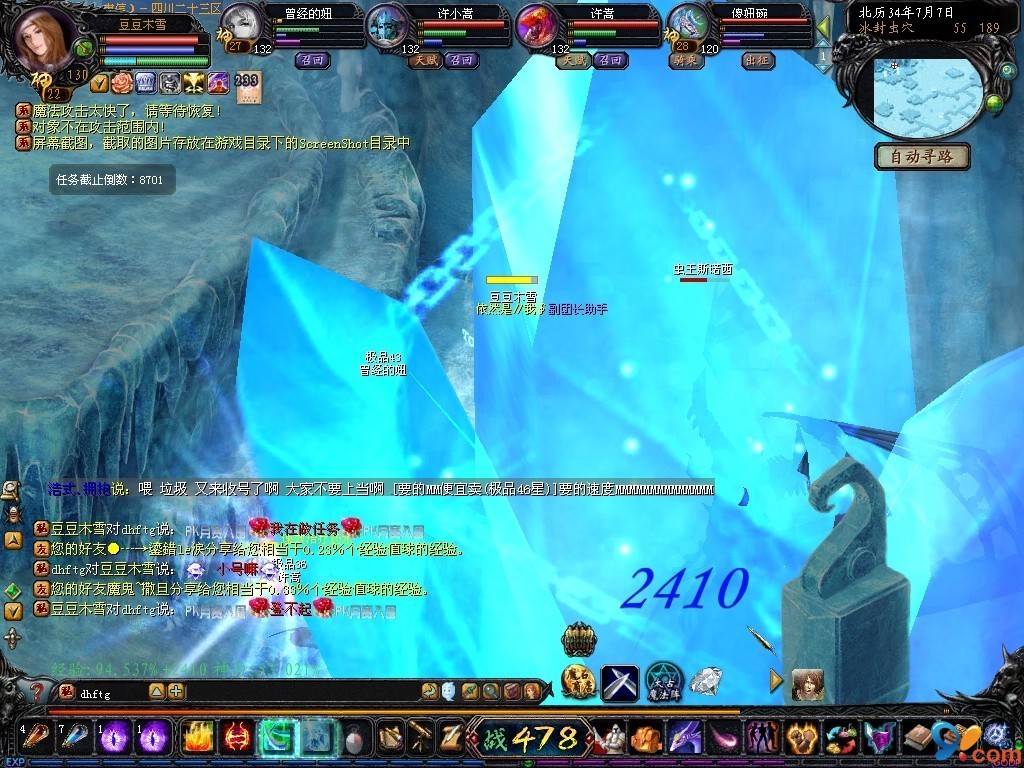Screen dimensions: 1024x768
Task: Click the rose buff icon under player bars
Action: pos(122,83)
